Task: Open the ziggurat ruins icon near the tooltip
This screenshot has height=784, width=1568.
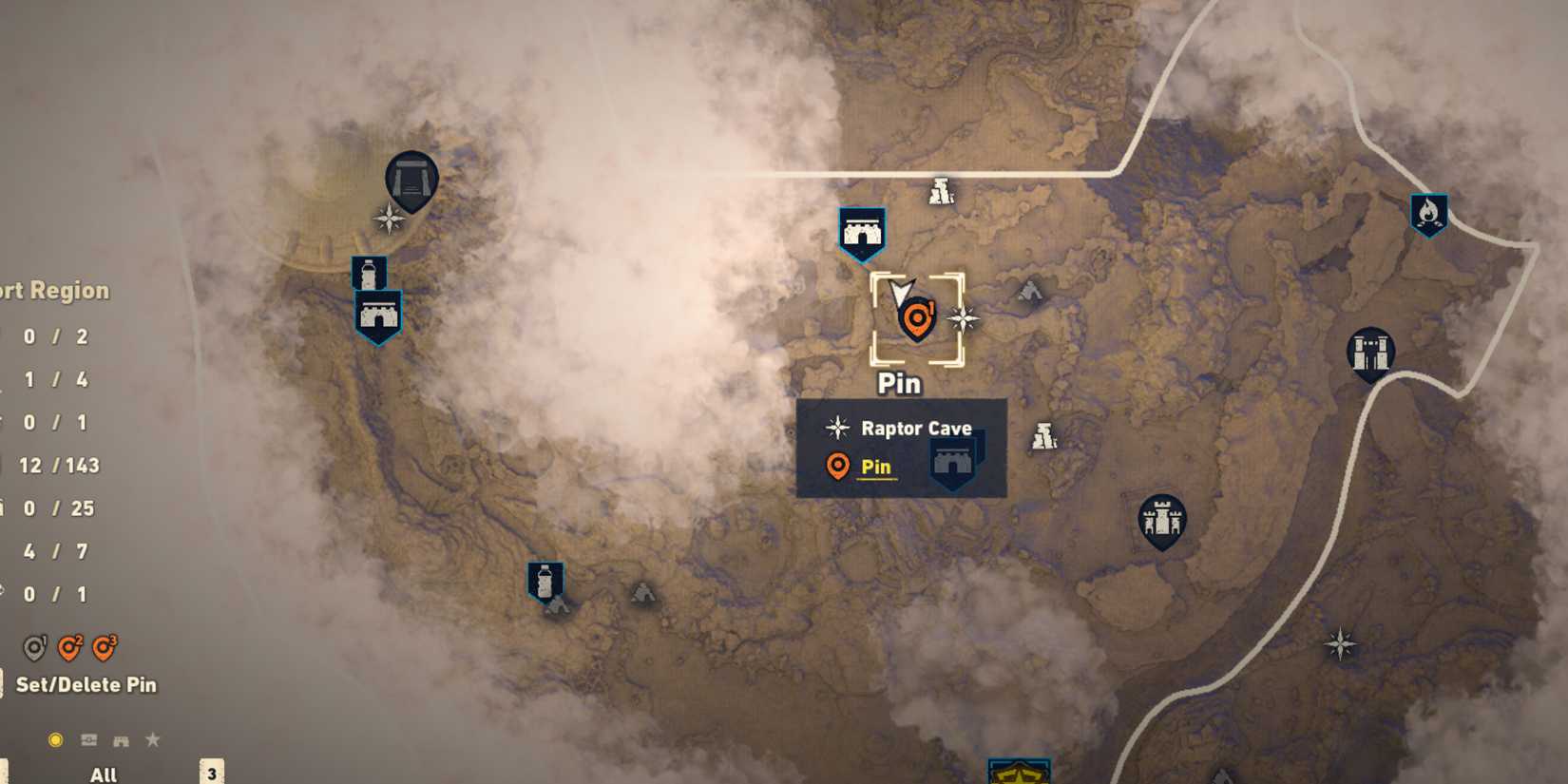Action: tap(1045, 435)
